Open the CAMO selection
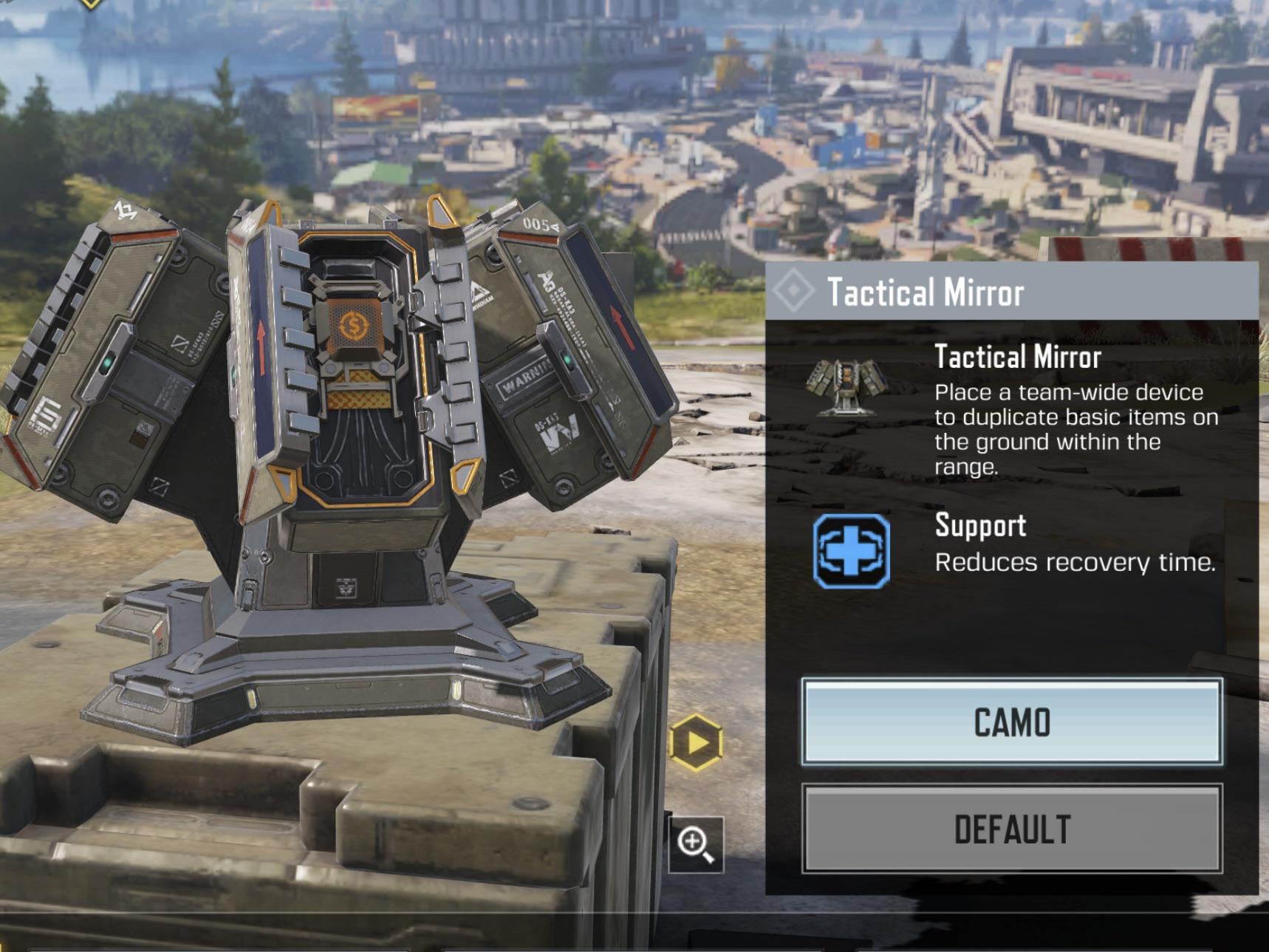The image size is (1269, 952). [x=1011, y=722]
